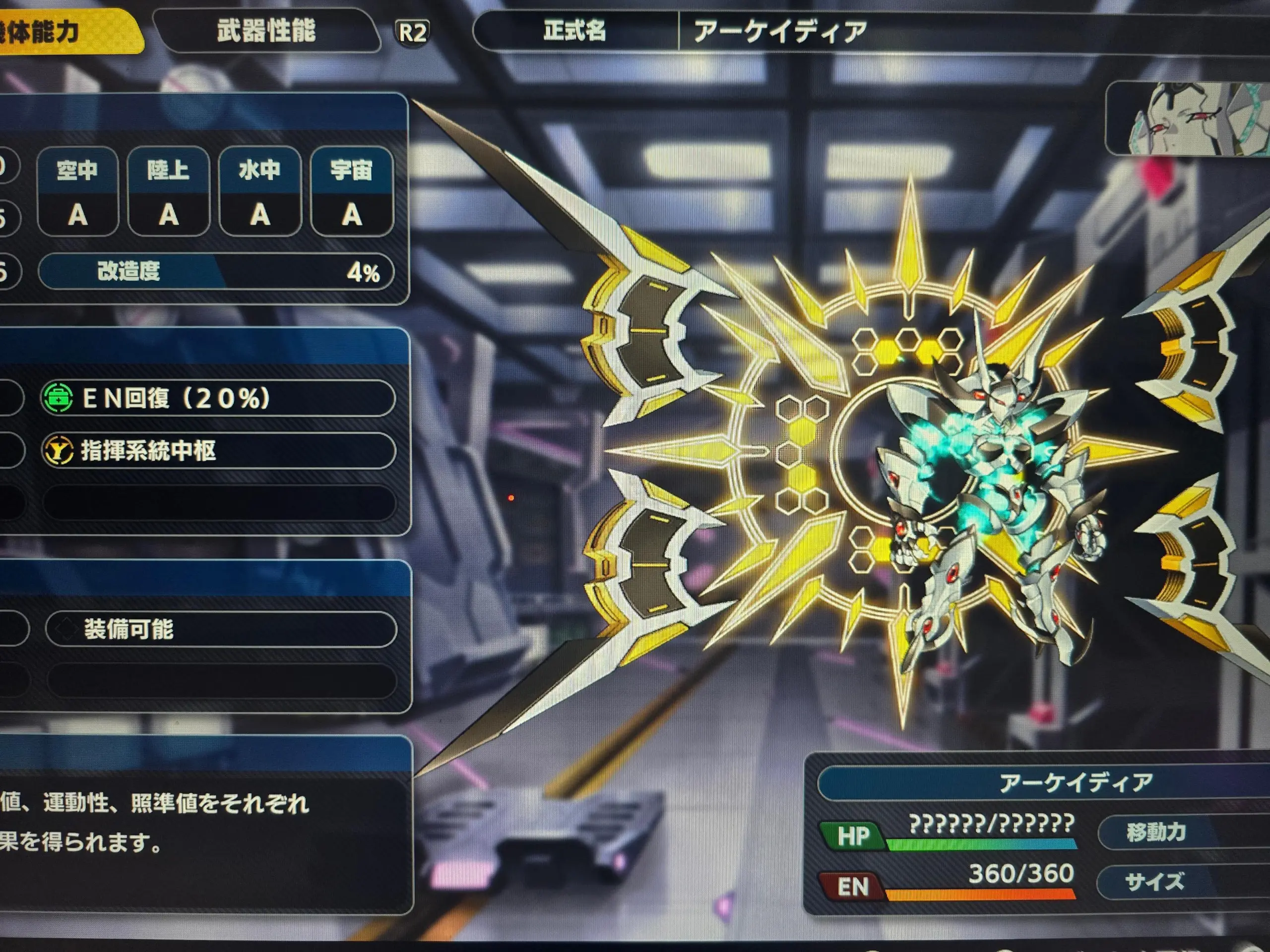Select the 宇宙 terrain rating box
The image size is (1270, 952).
click(x=351, y=192)
